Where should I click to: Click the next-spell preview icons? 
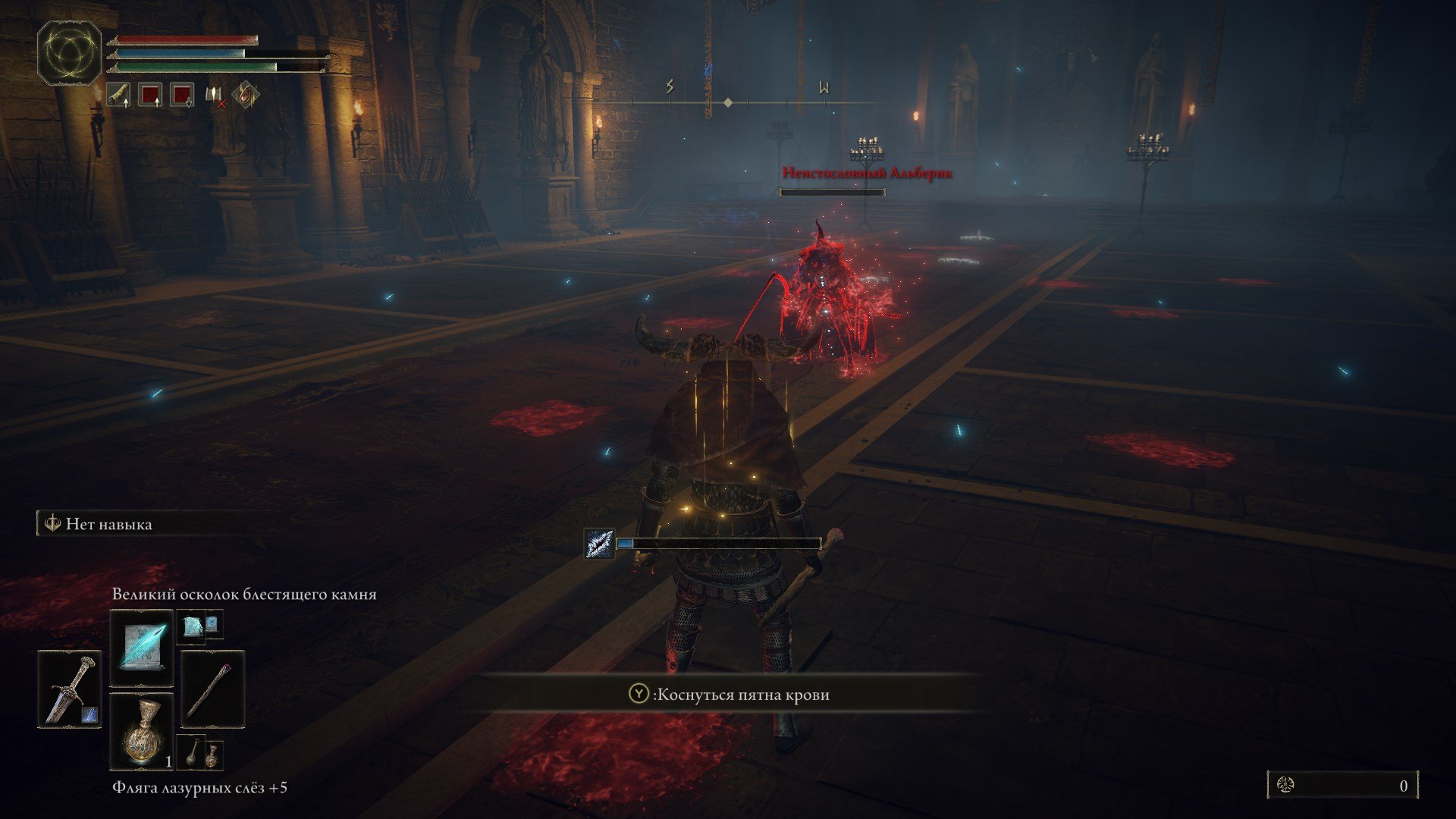pos(199,625)
